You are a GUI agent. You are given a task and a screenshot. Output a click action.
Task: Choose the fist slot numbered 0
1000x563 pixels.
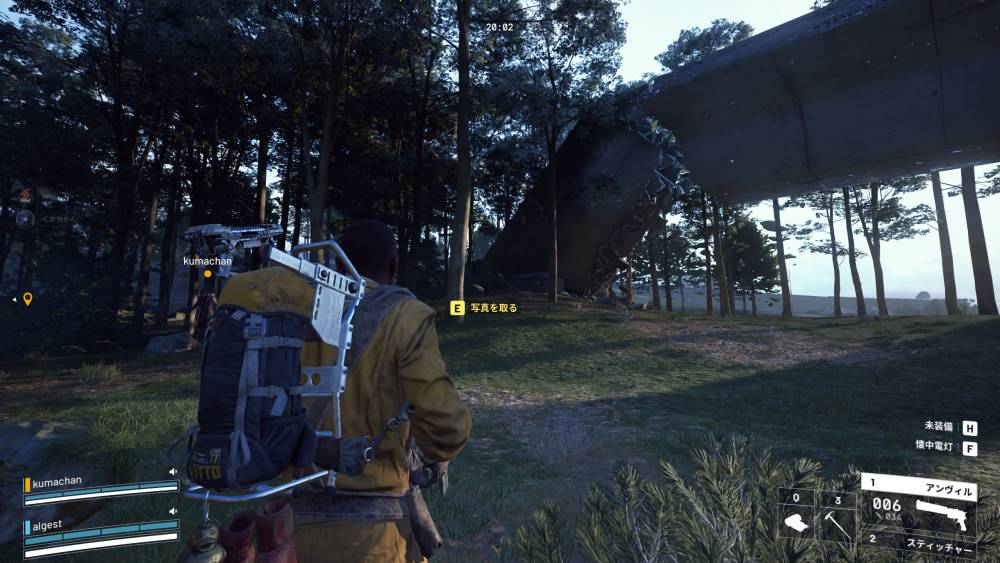click(797, 517)
